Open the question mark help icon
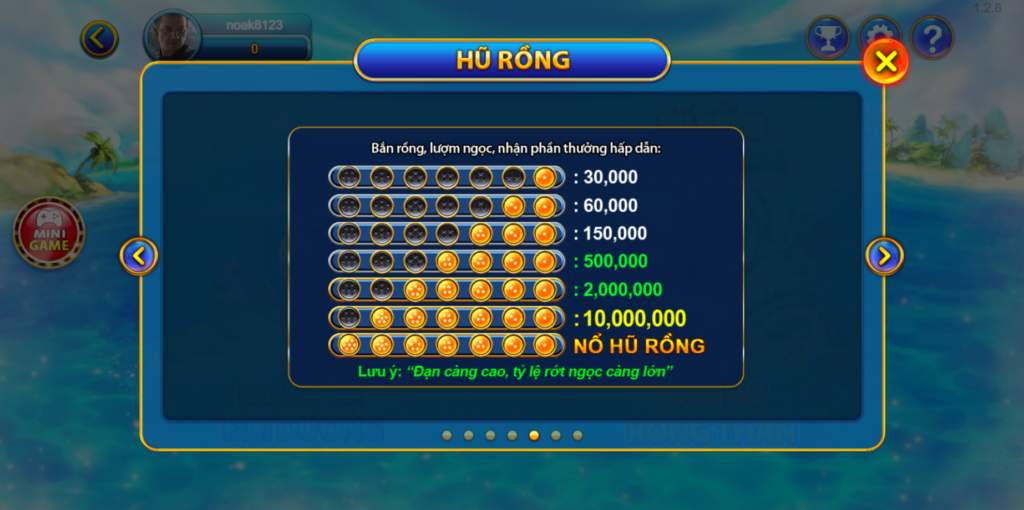 click(x=932, y=38)
